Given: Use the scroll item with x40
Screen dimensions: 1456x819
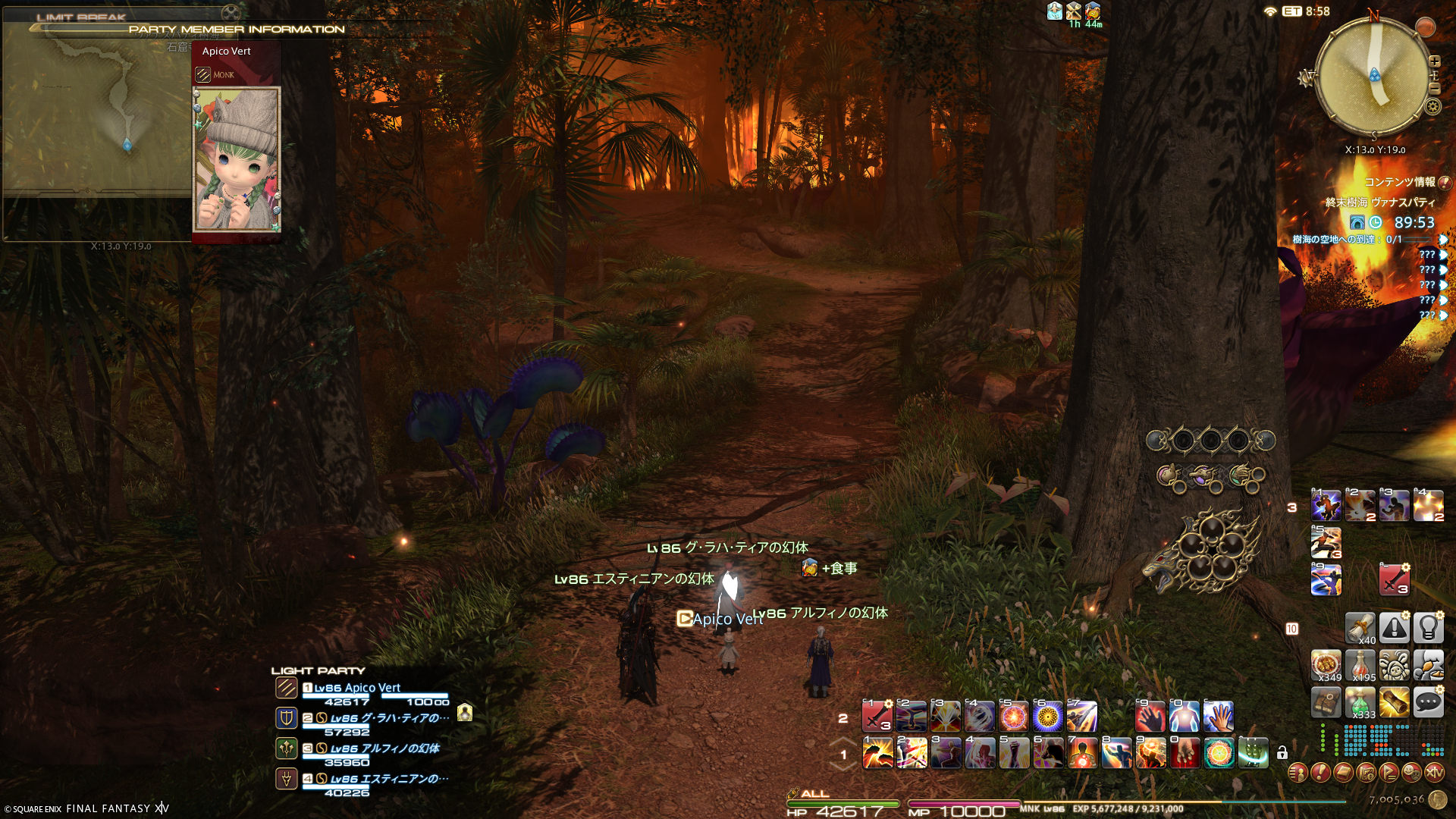Looking at the screenshot, I should [1360, 628].
